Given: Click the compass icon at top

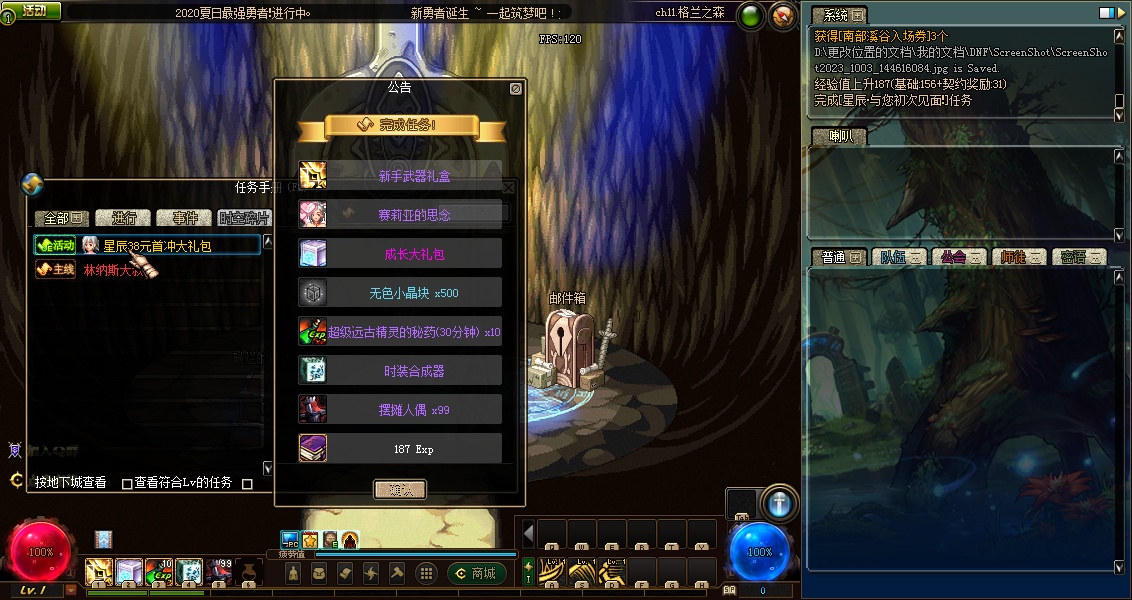Looking at the screenshot, I should pos(783,15).
